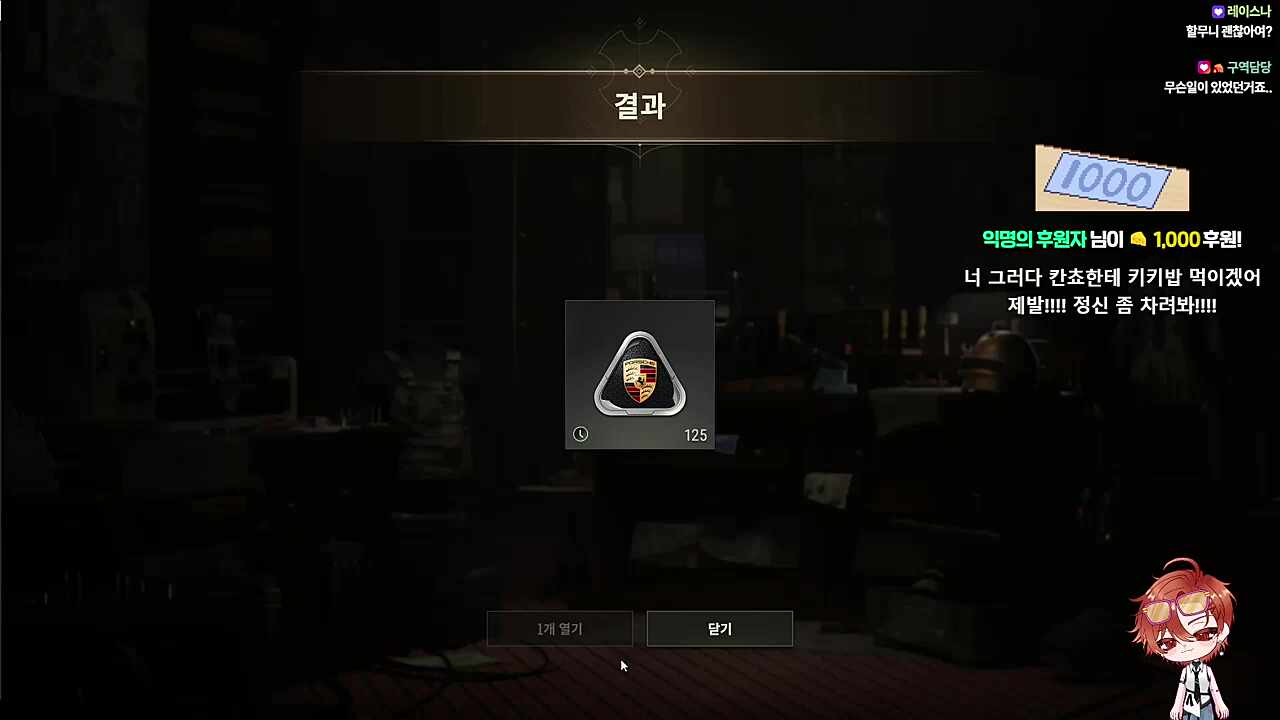Click chat username 구역담당
Viewport: 1280px width, 720px height.
pyautogui.click(x=1251, y=67)
